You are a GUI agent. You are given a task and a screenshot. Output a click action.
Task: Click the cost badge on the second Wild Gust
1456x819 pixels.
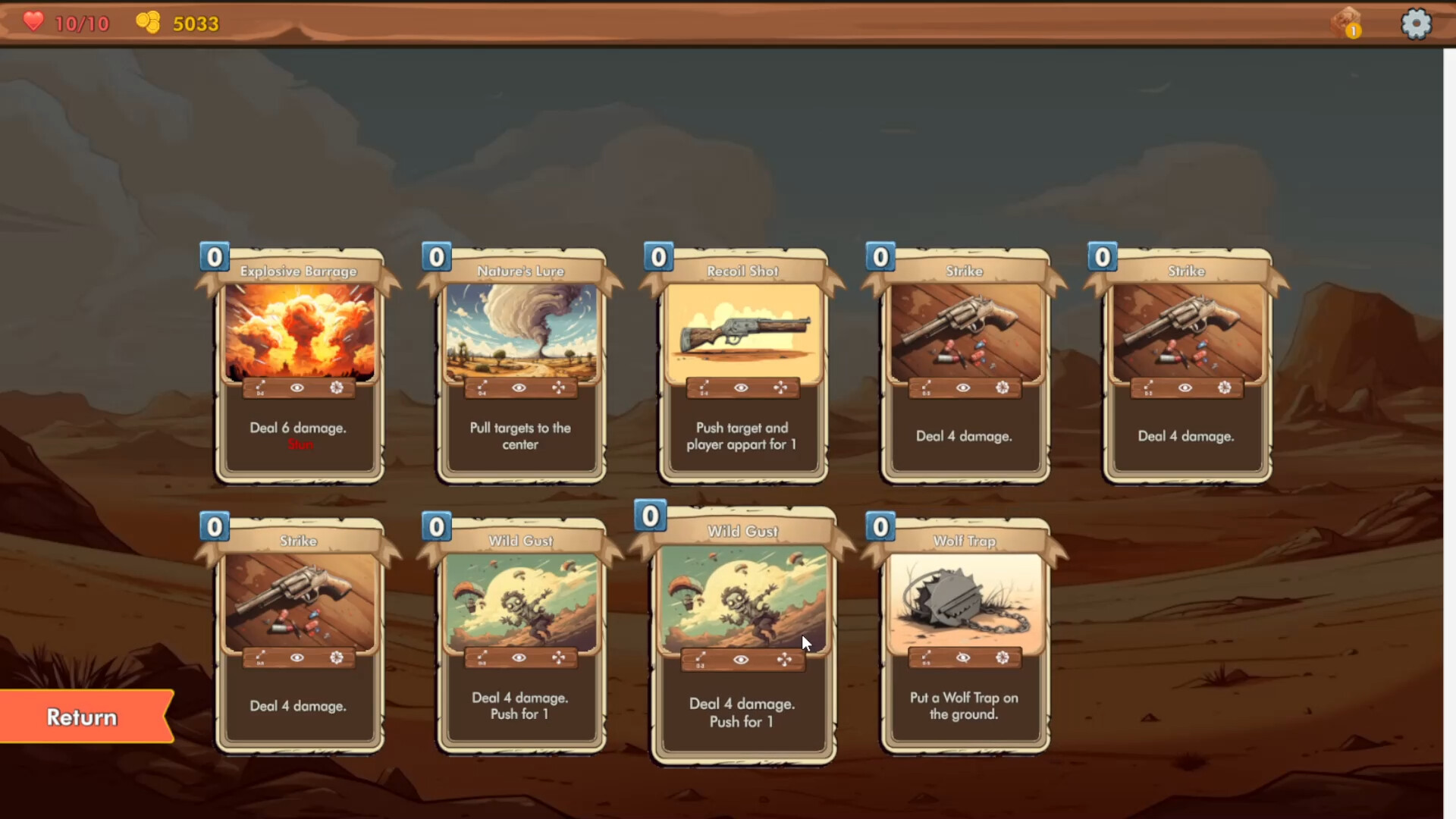651,516
